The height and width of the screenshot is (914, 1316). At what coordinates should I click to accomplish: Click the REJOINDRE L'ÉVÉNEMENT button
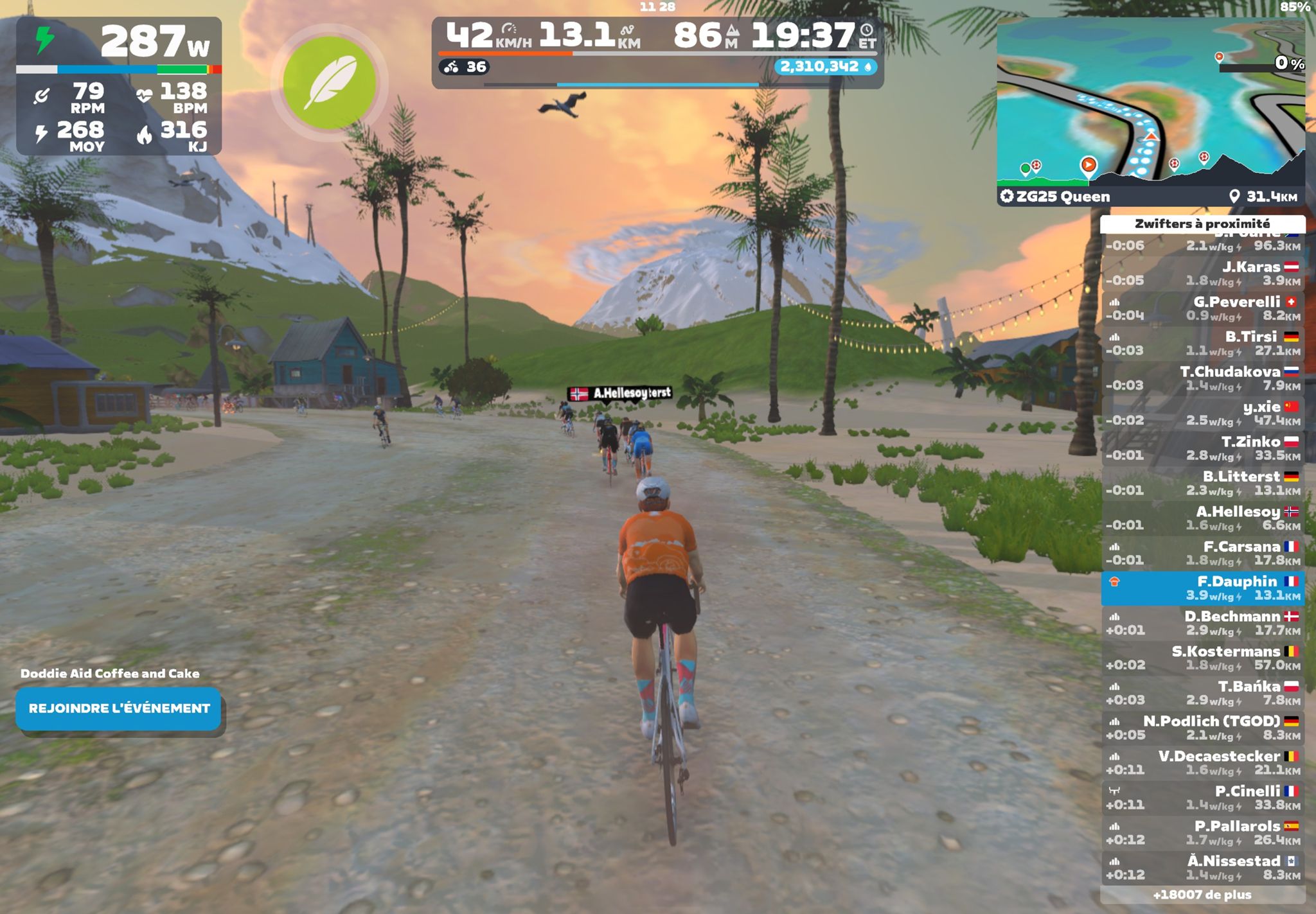[x=119, y=708]
